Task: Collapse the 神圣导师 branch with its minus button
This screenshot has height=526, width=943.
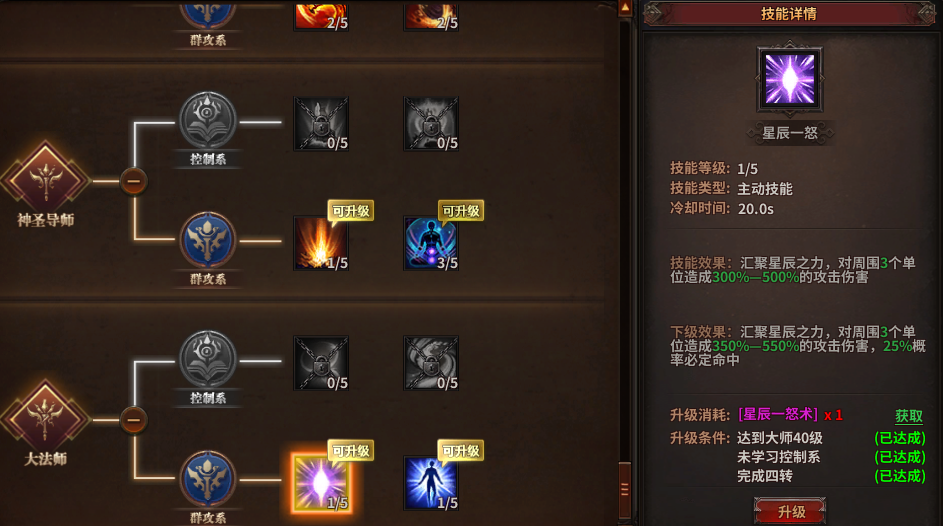Action: click(x=134, y=181)
